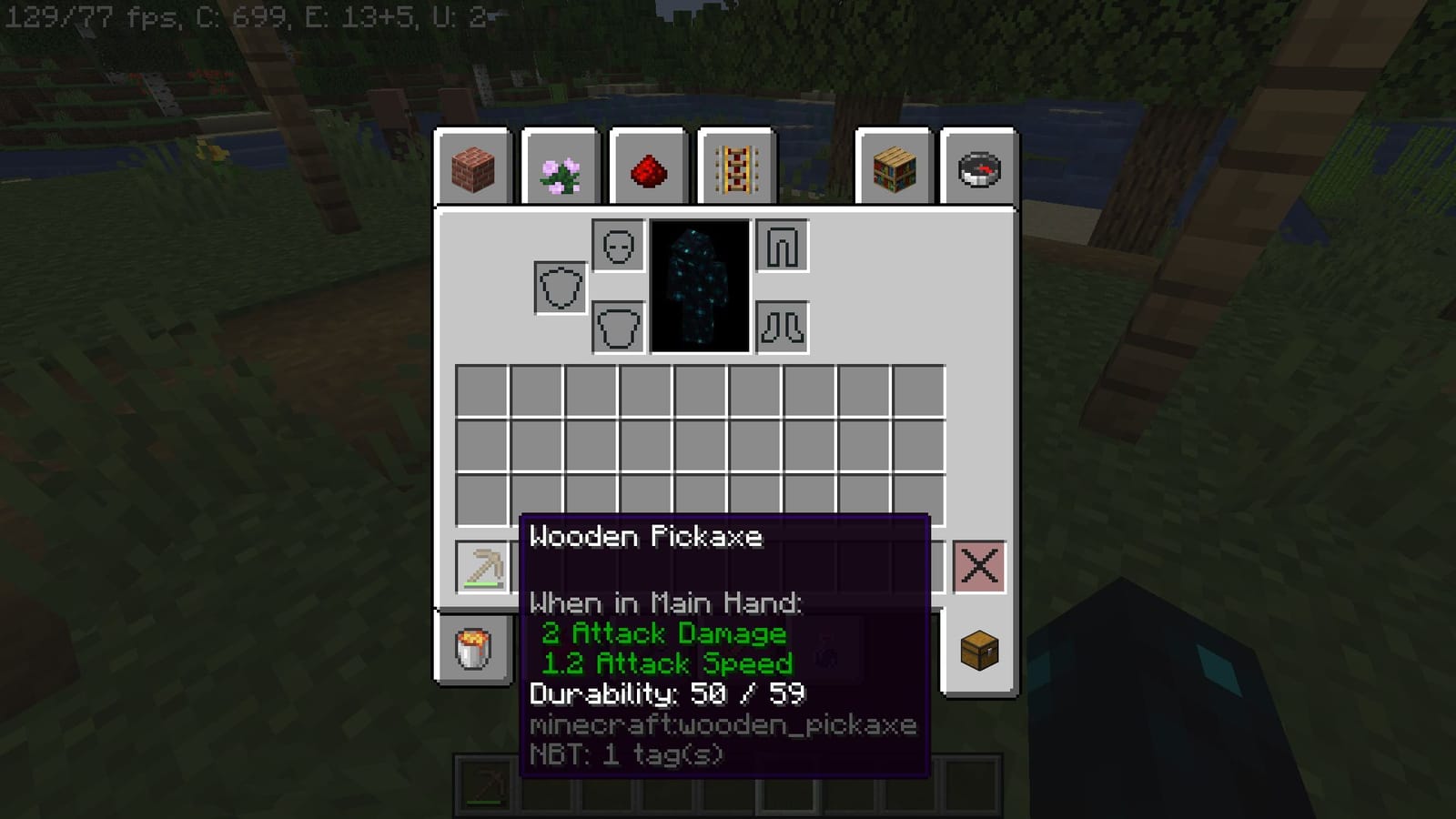The image size is (1456, 819).
Task: Click the empty helmet armor slot
Action: (616, 246)
